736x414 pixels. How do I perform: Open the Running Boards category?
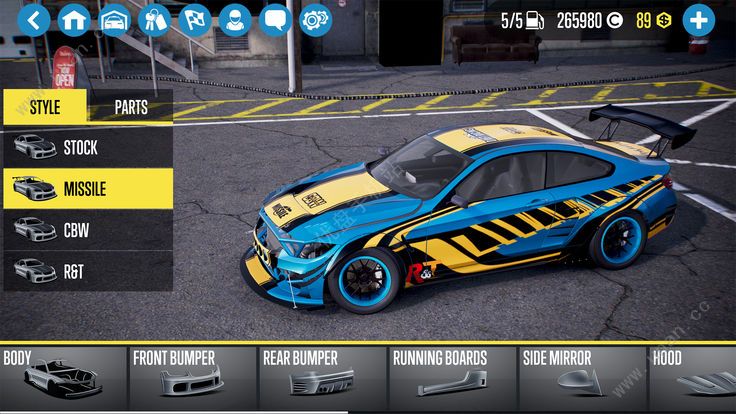(x=451, y=378)
